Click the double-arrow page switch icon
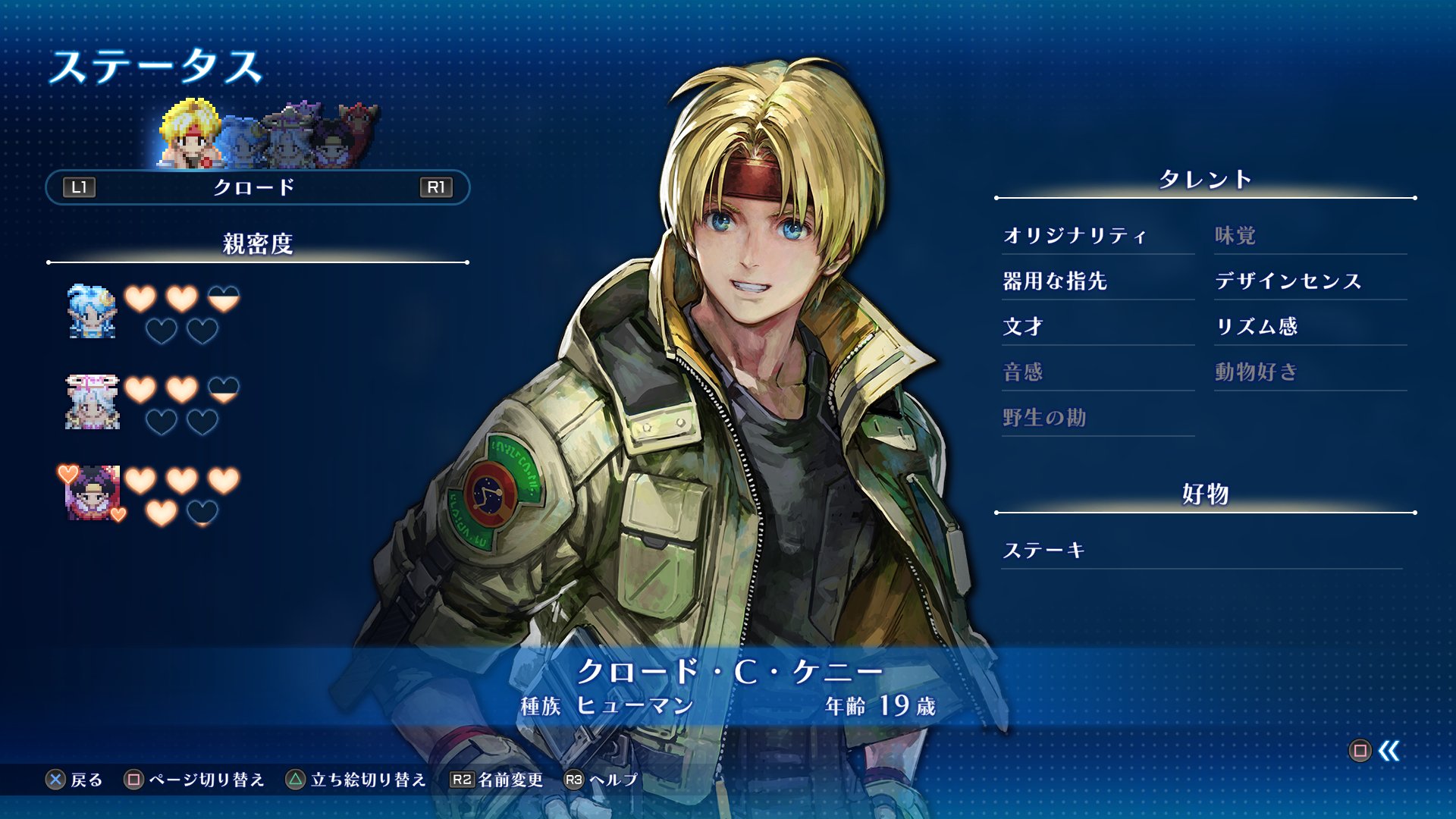This screenshot has width=1456, height=819. (x=1389, y=751)
